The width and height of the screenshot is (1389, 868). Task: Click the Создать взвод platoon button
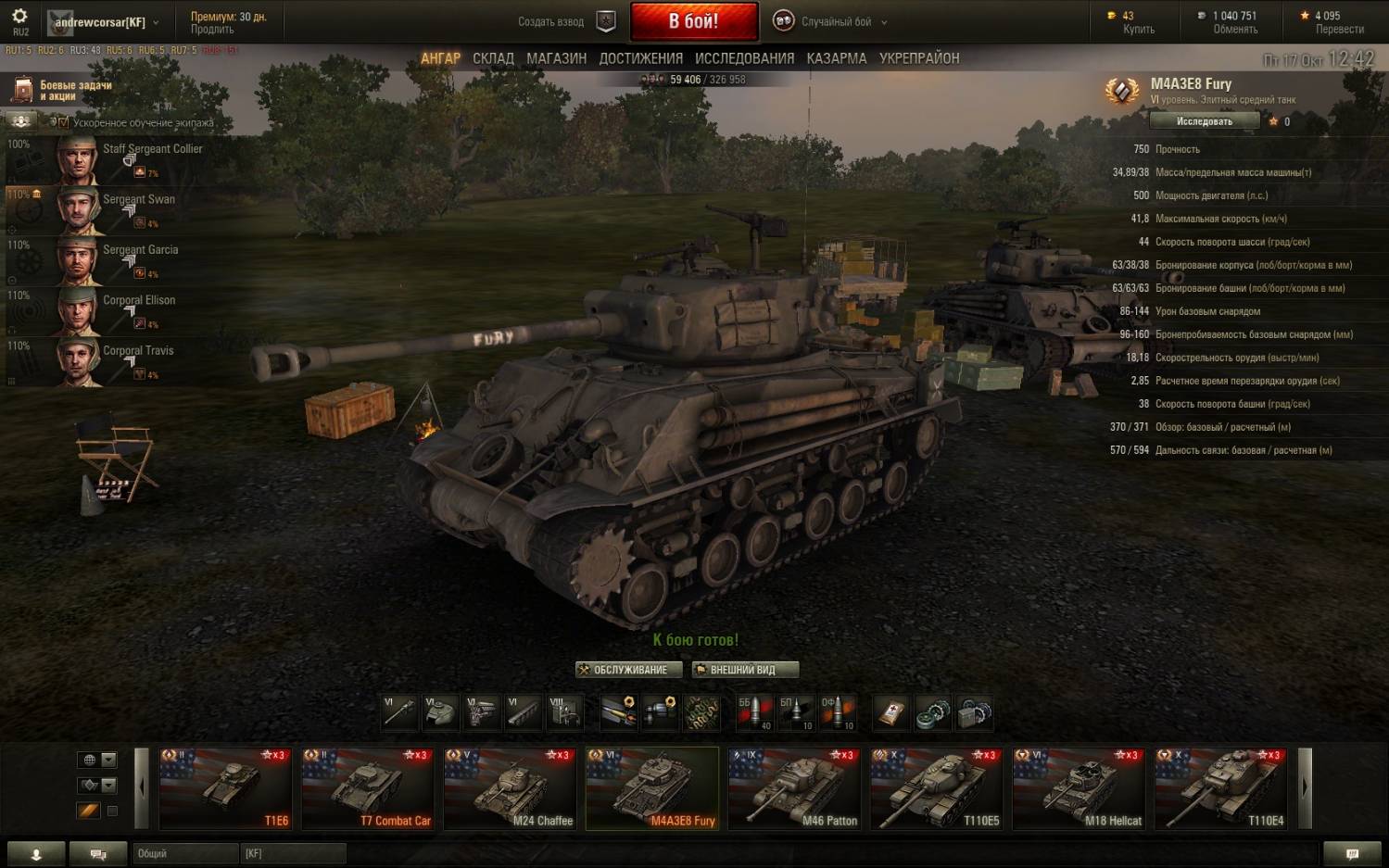point(564,21)
